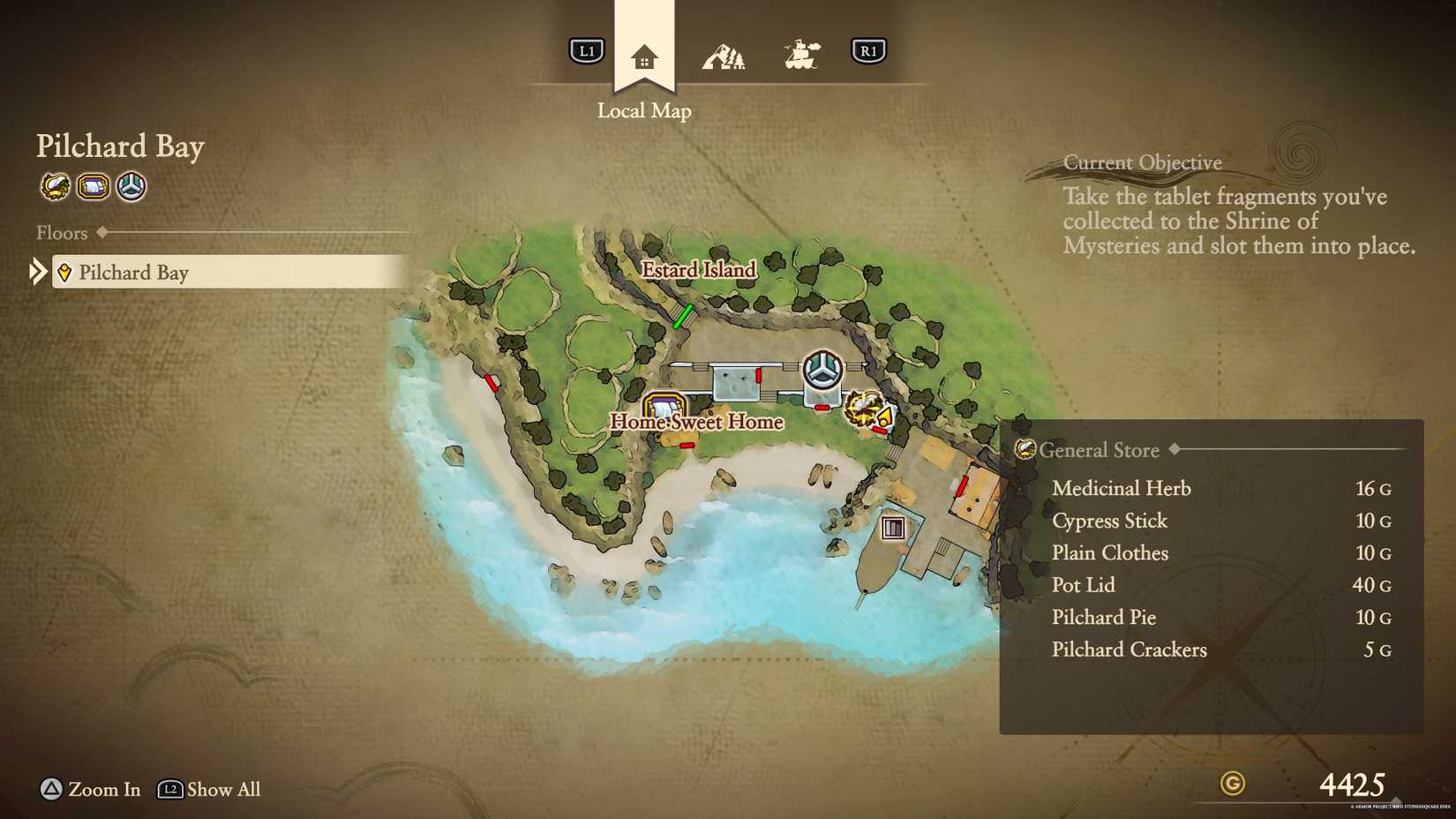Click the square marker on the dock

click(x=893, y=528)
